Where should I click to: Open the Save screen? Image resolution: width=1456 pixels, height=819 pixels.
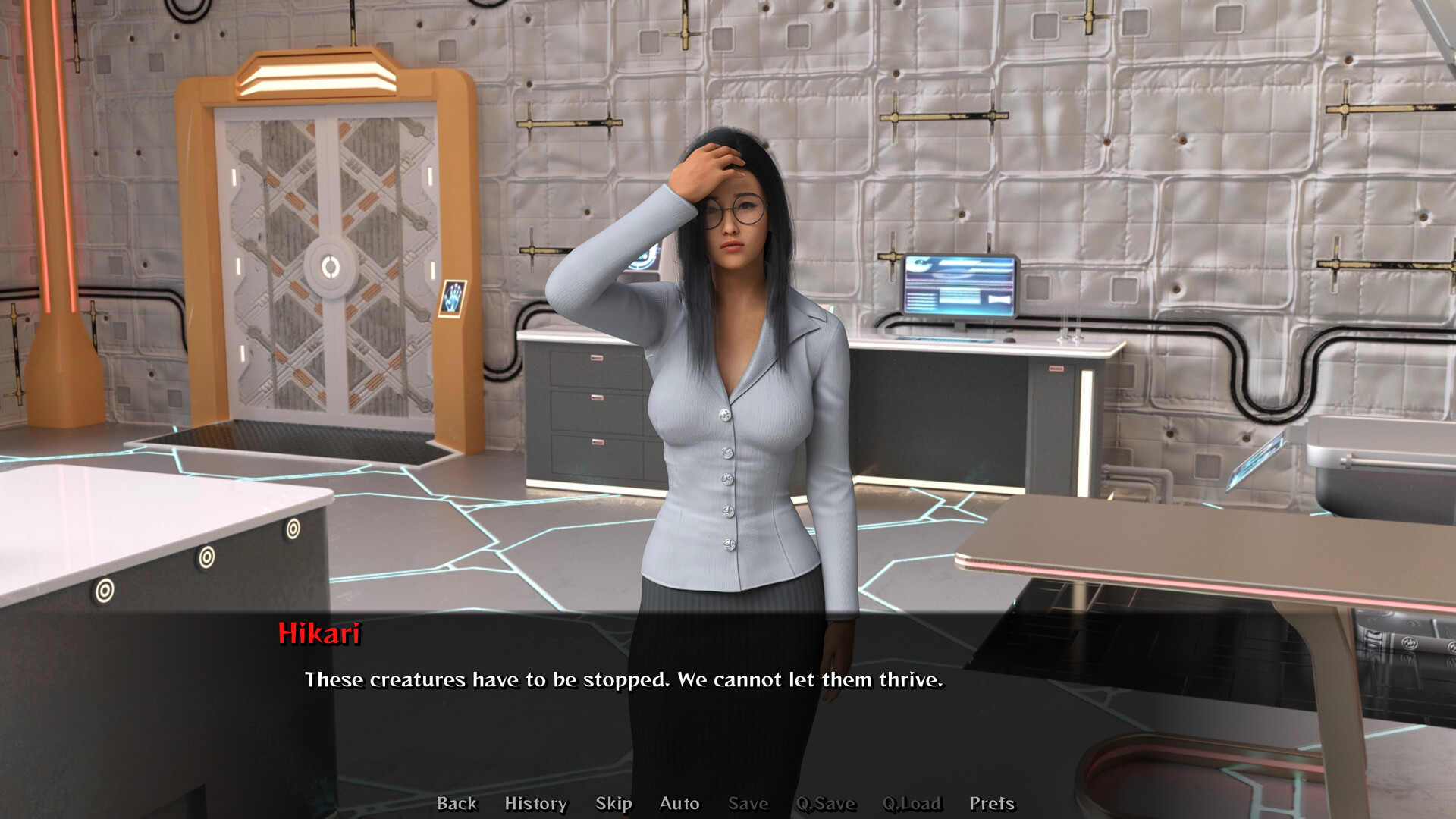(748, 803)
